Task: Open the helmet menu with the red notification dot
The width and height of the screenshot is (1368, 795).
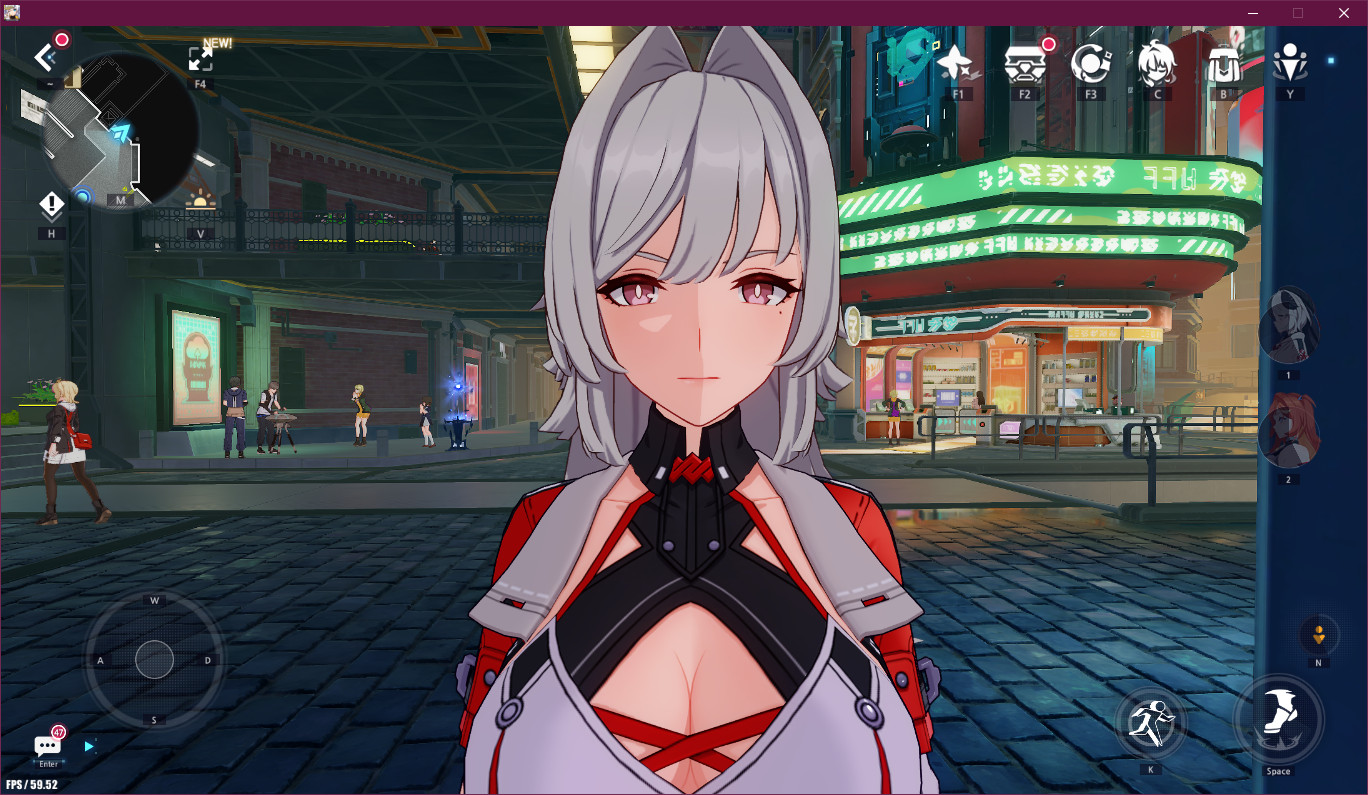Action: coord(1023,65)
